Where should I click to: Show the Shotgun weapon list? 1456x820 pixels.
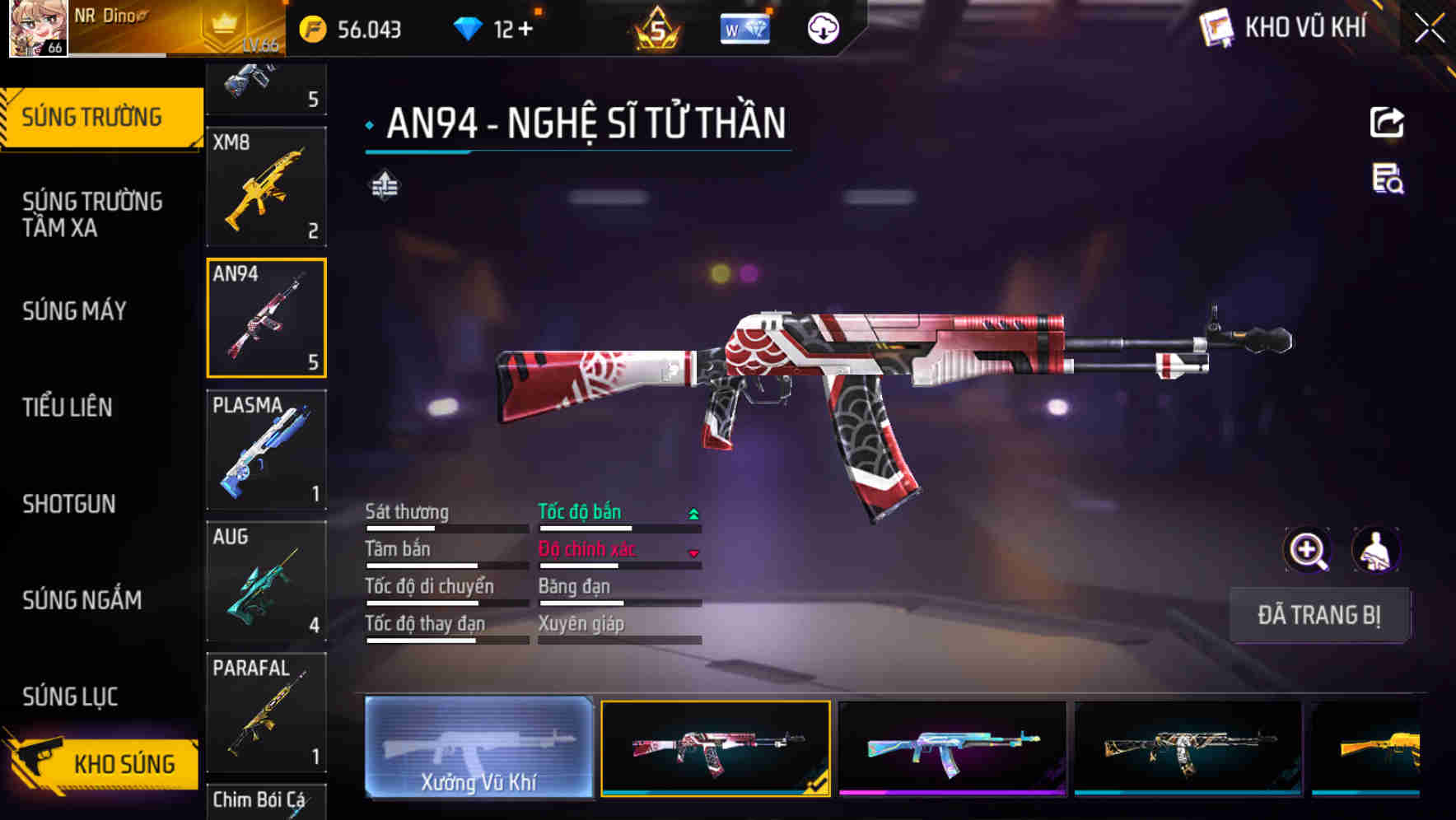coord(69,503)
